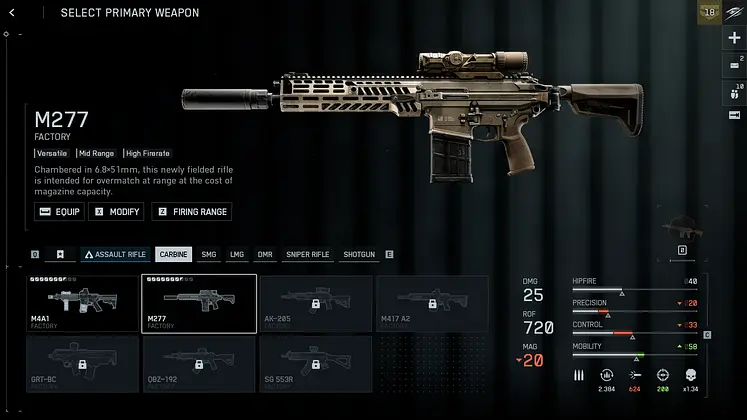Open the squad icon showing 10
Viewport: 747px width, 420px height.
coord(734,92)
